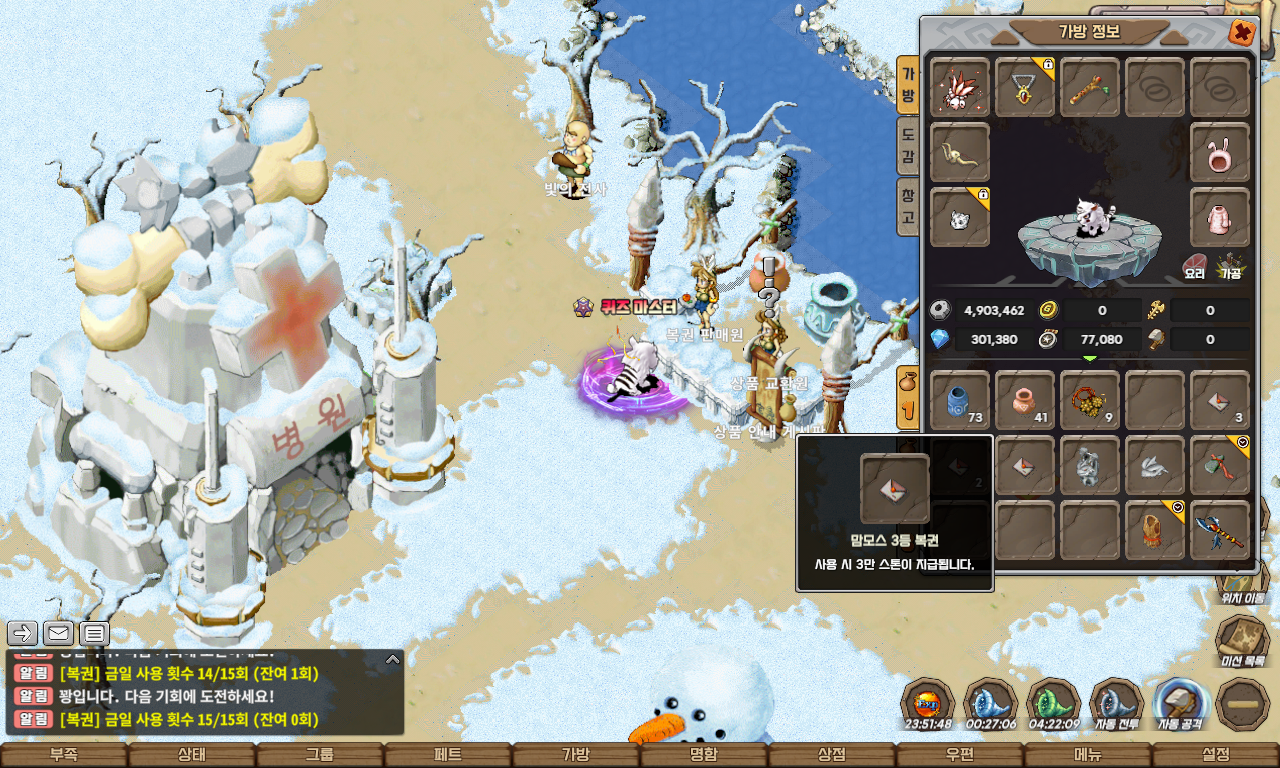Toggle the 자동 공격 auto attack button

click(x=1180, y=704)
